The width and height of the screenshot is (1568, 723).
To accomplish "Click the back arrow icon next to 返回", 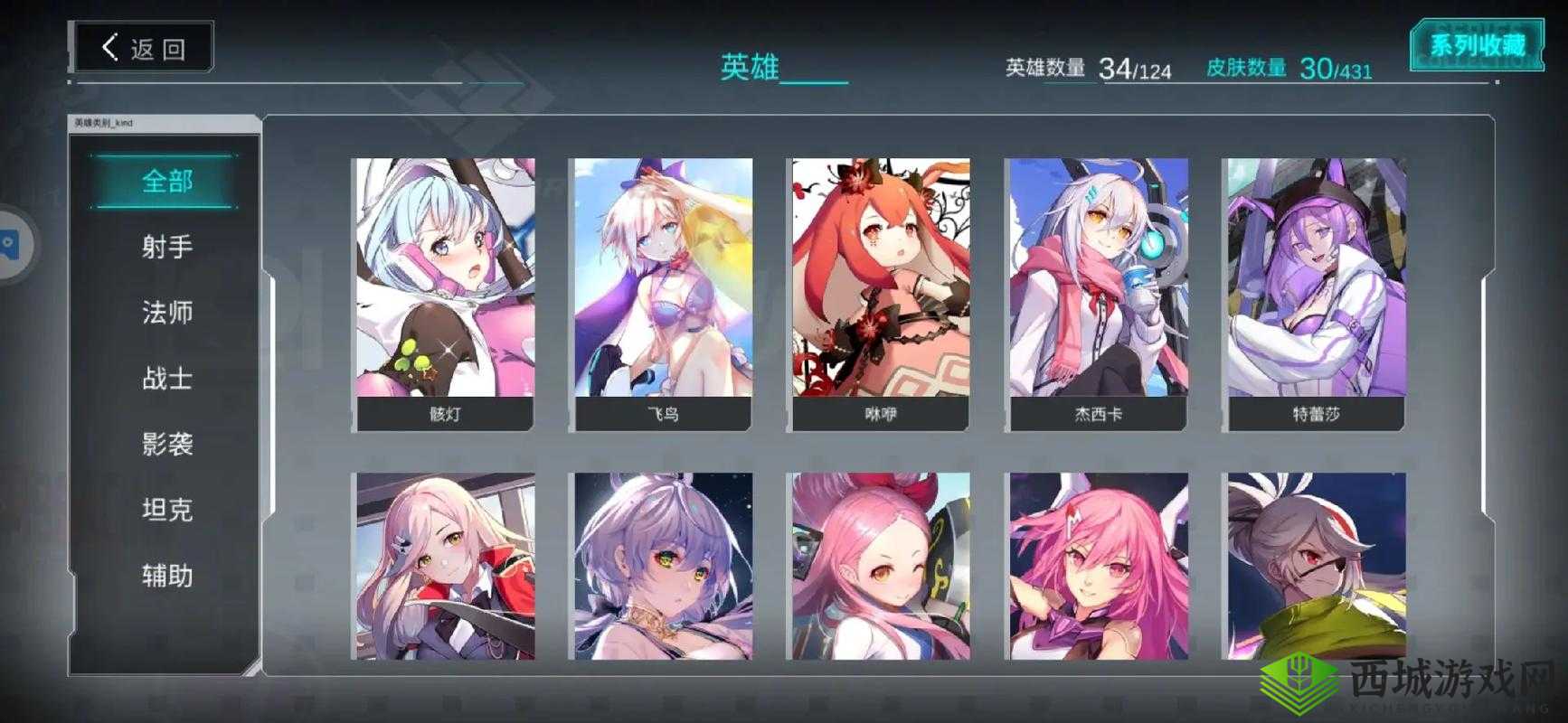I will [x=110, y=47].
